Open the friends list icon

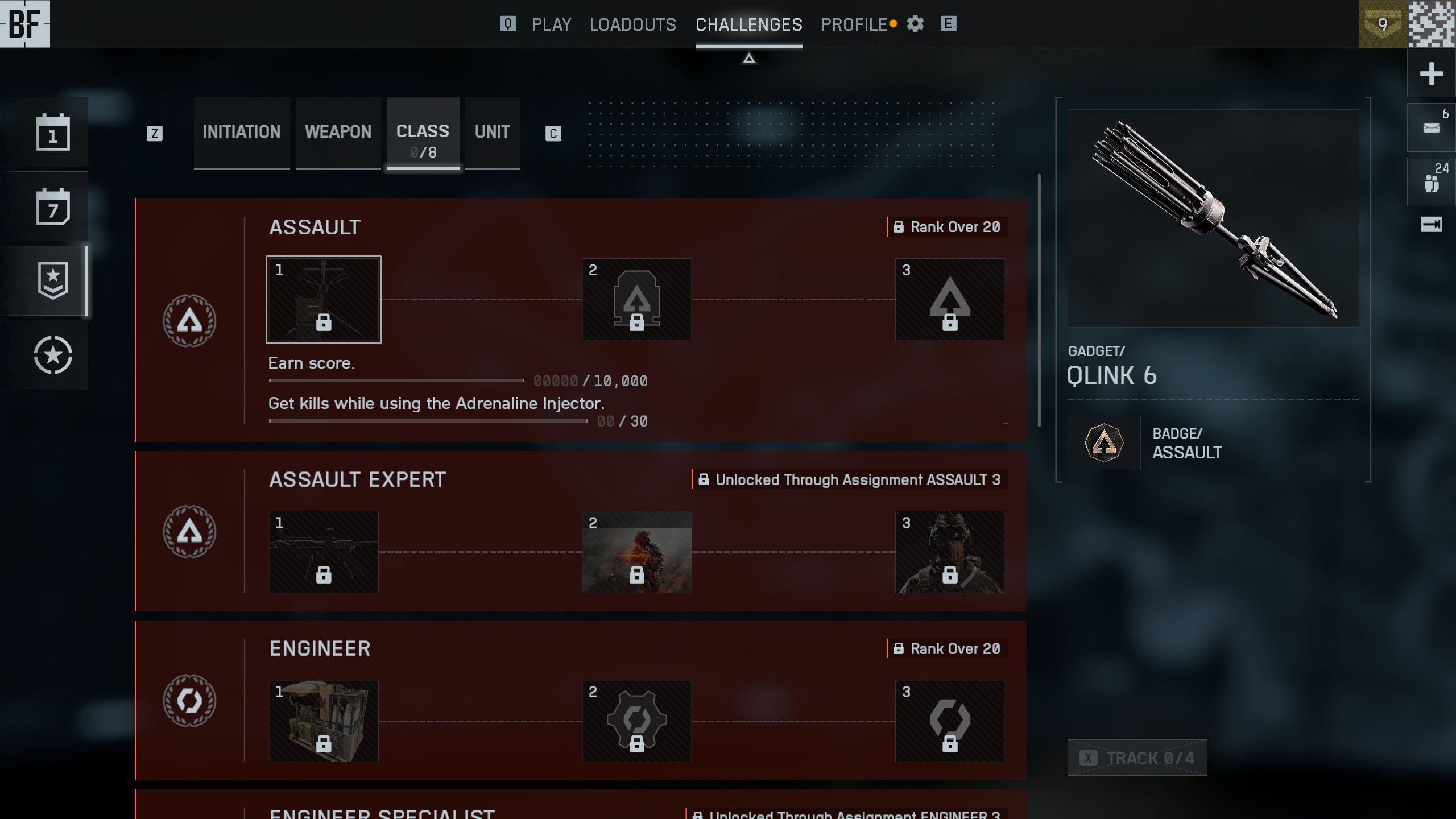1431,182
